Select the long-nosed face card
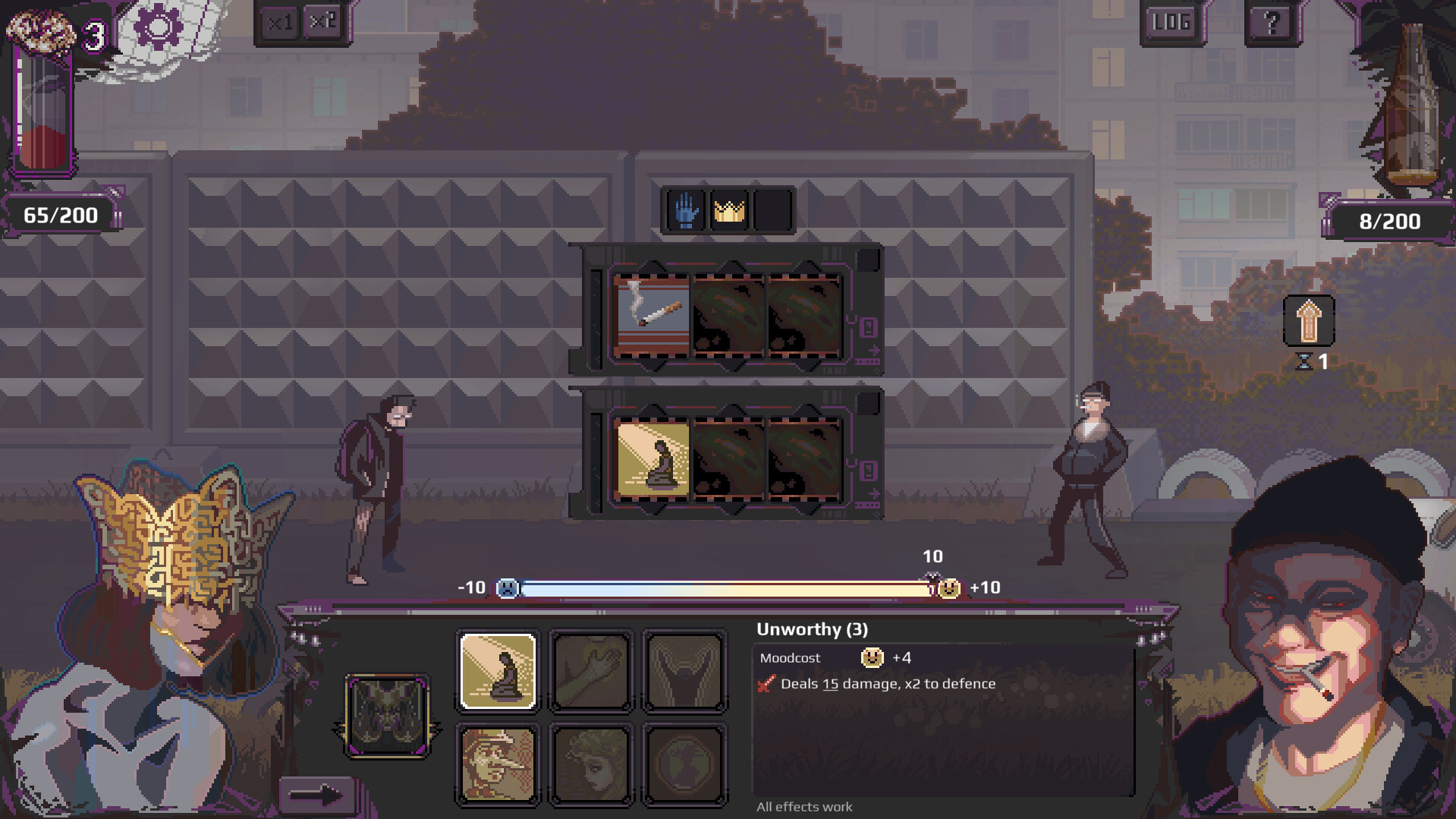This screenshot has height=819, width=1456. [x=497, y=764]
